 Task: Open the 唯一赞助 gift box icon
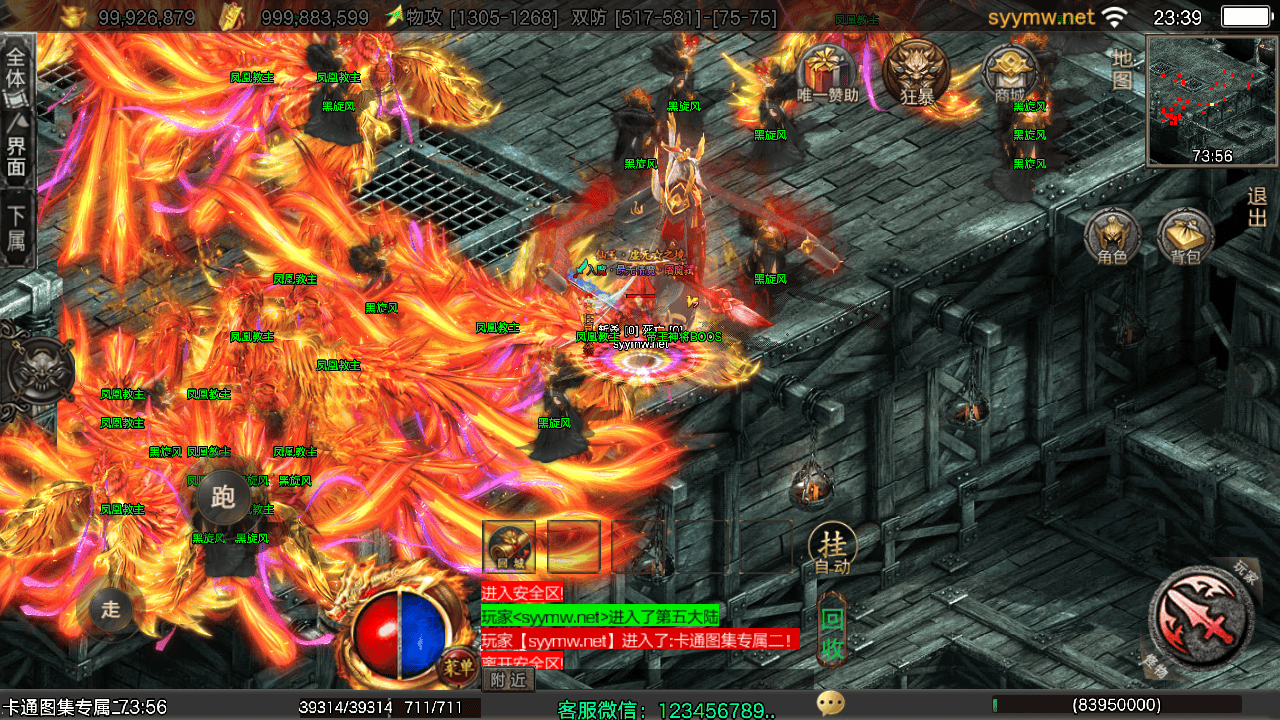828,75
